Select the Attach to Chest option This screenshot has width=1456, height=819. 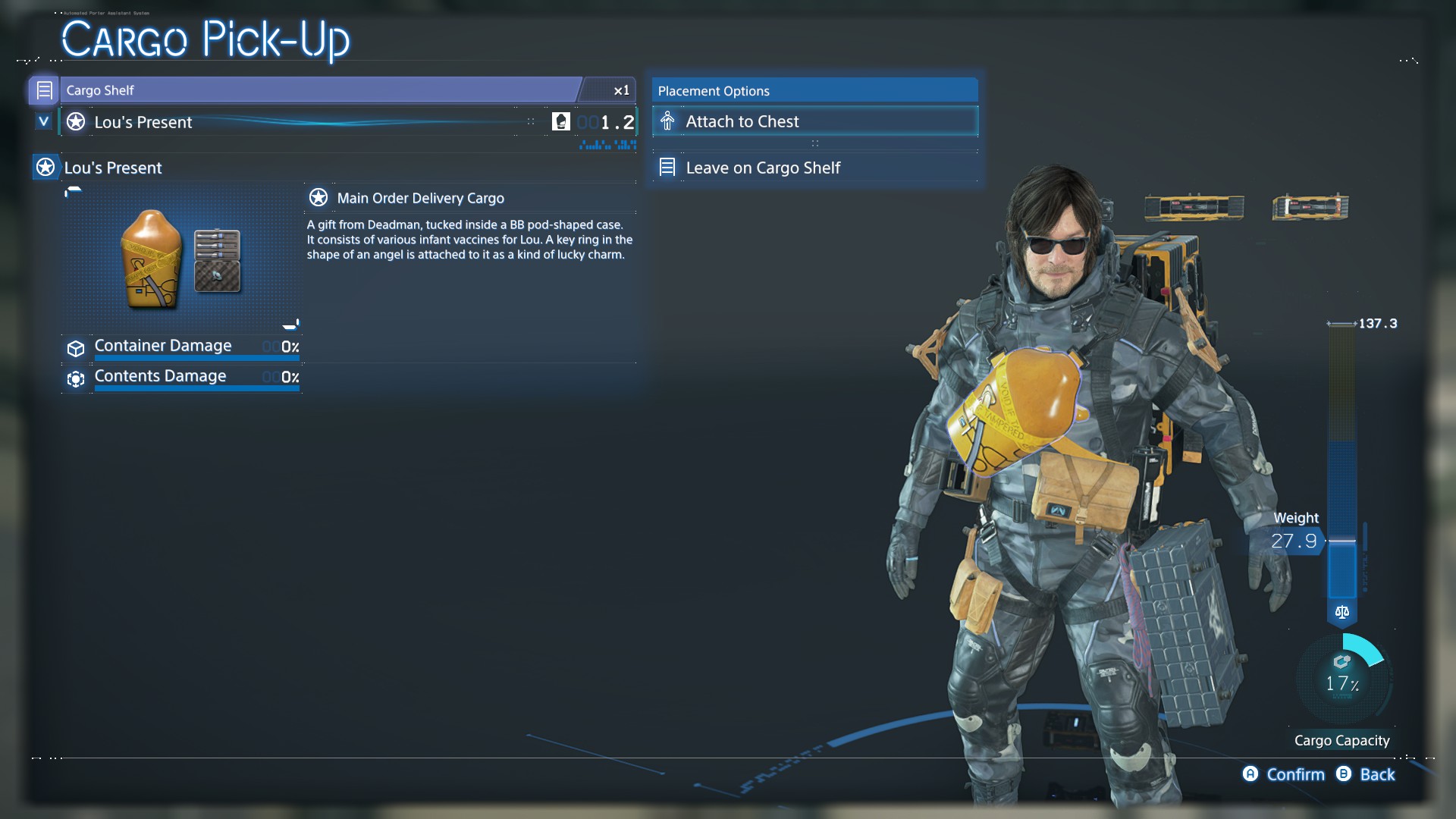click(x=814, y=121)
